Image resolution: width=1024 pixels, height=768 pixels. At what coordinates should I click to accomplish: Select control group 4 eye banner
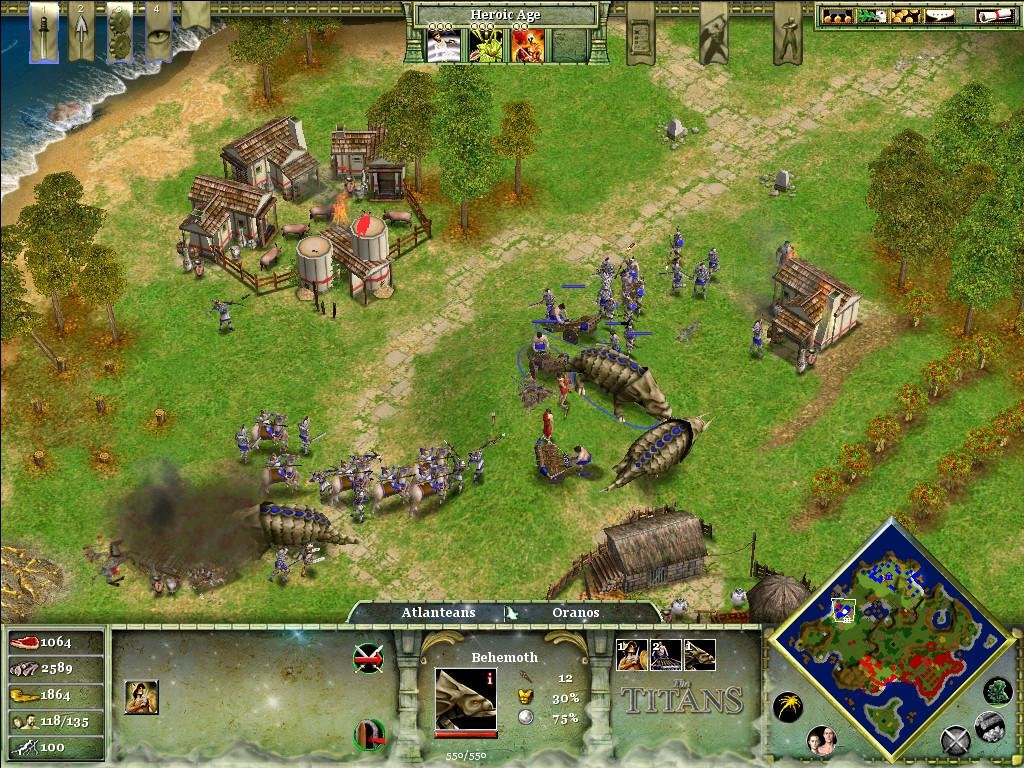click(x=157, y=30)
